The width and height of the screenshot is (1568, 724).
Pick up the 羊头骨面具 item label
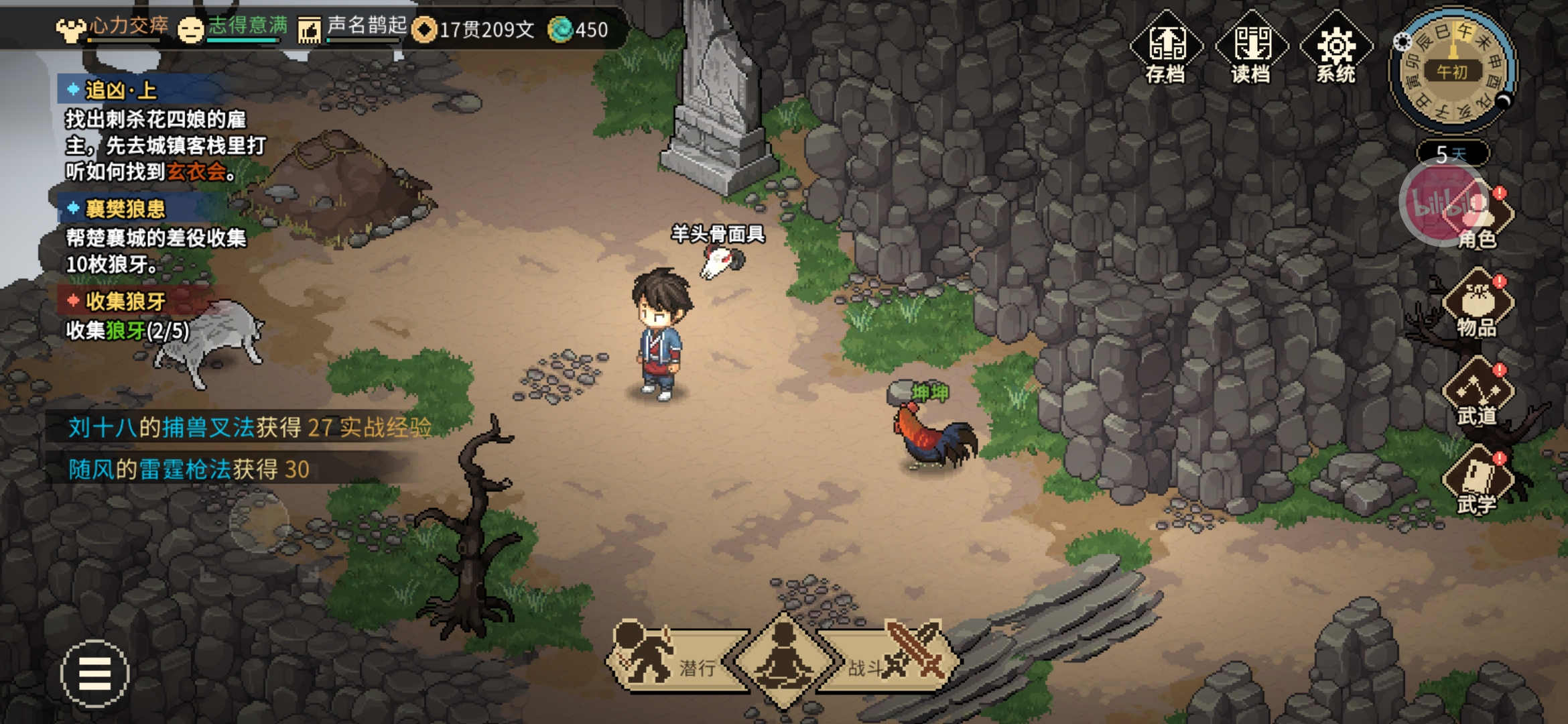pos(718,235)
